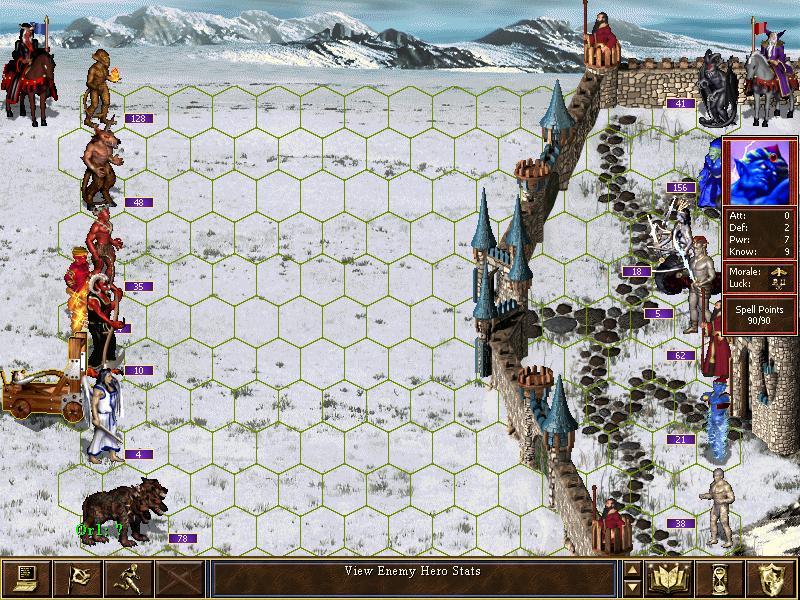Retreat using the running man button
The image size is (800, 600).
coord(128,577)
